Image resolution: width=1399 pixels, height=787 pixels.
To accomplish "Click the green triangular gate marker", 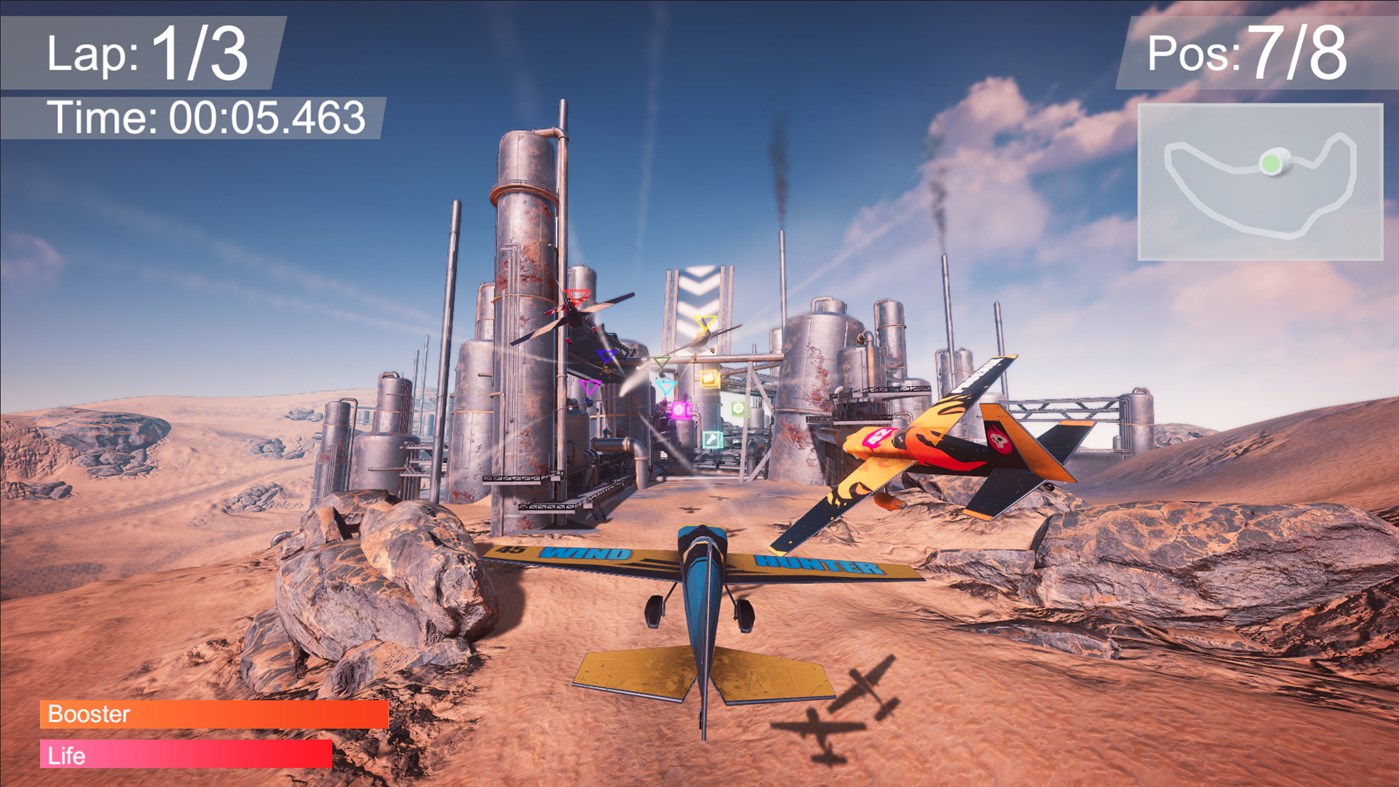I will coord(661,361).
